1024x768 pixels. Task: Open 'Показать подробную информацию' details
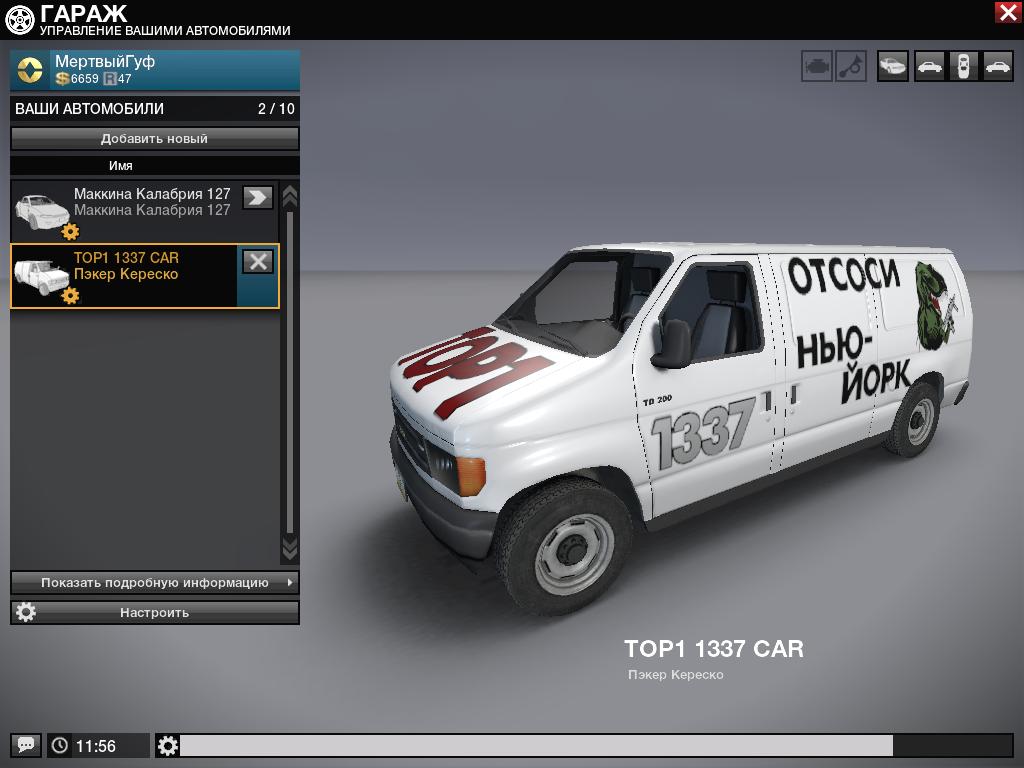click(x=155, y=582)
